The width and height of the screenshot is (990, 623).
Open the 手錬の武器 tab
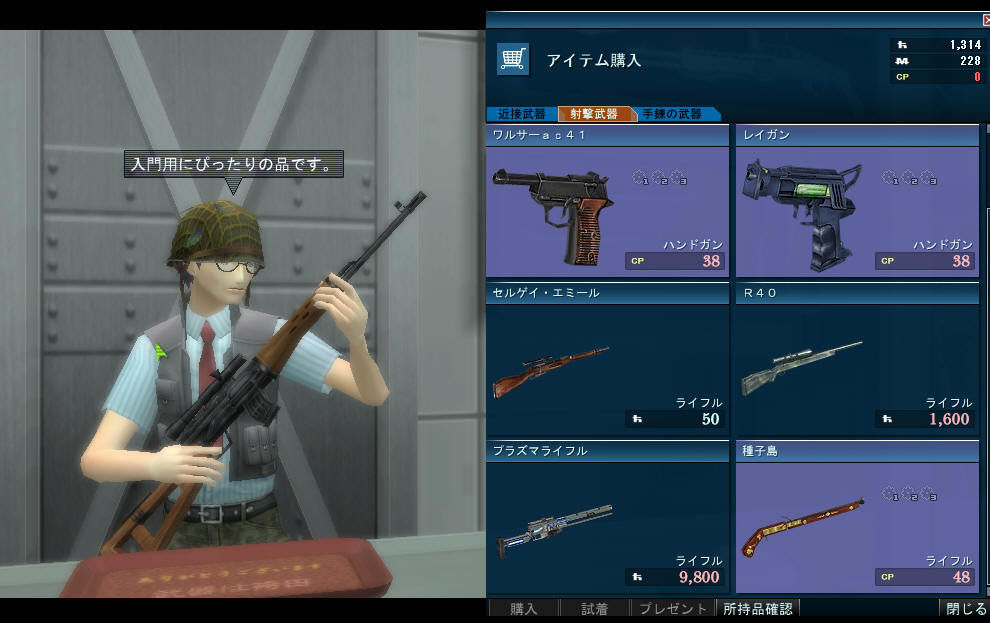click(673, 114)
